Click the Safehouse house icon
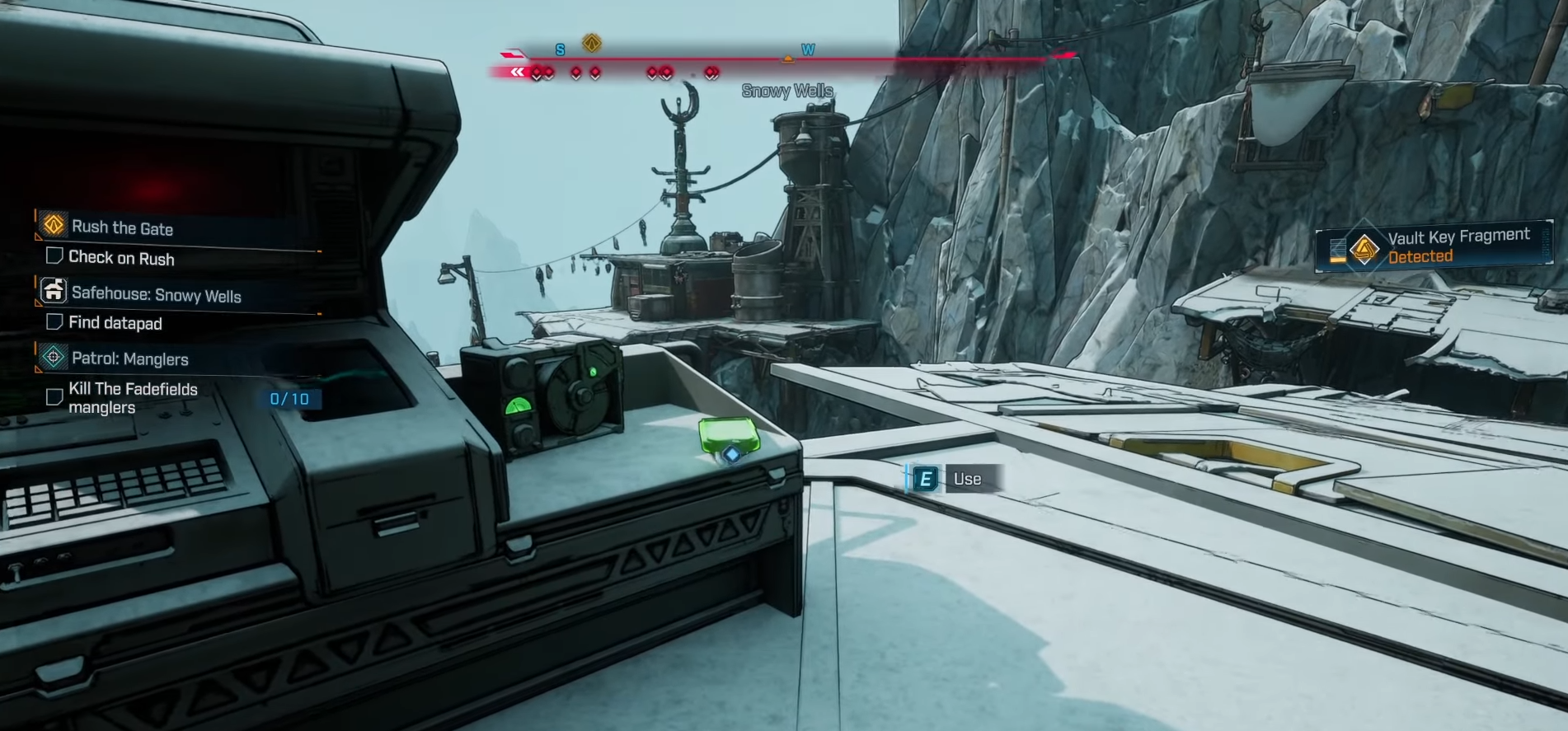 (x=54, y=290)
